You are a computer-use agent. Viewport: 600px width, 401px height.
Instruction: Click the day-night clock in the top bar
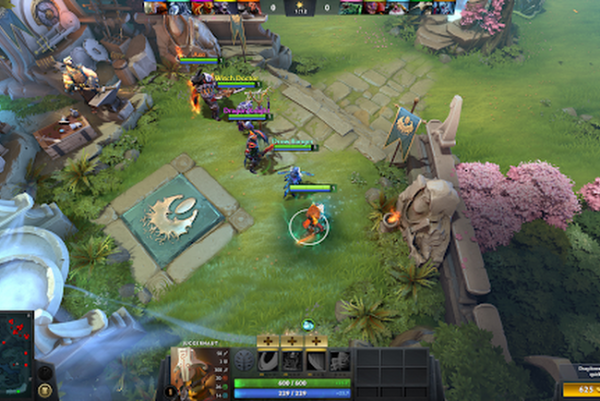click(x=300, y=8)
